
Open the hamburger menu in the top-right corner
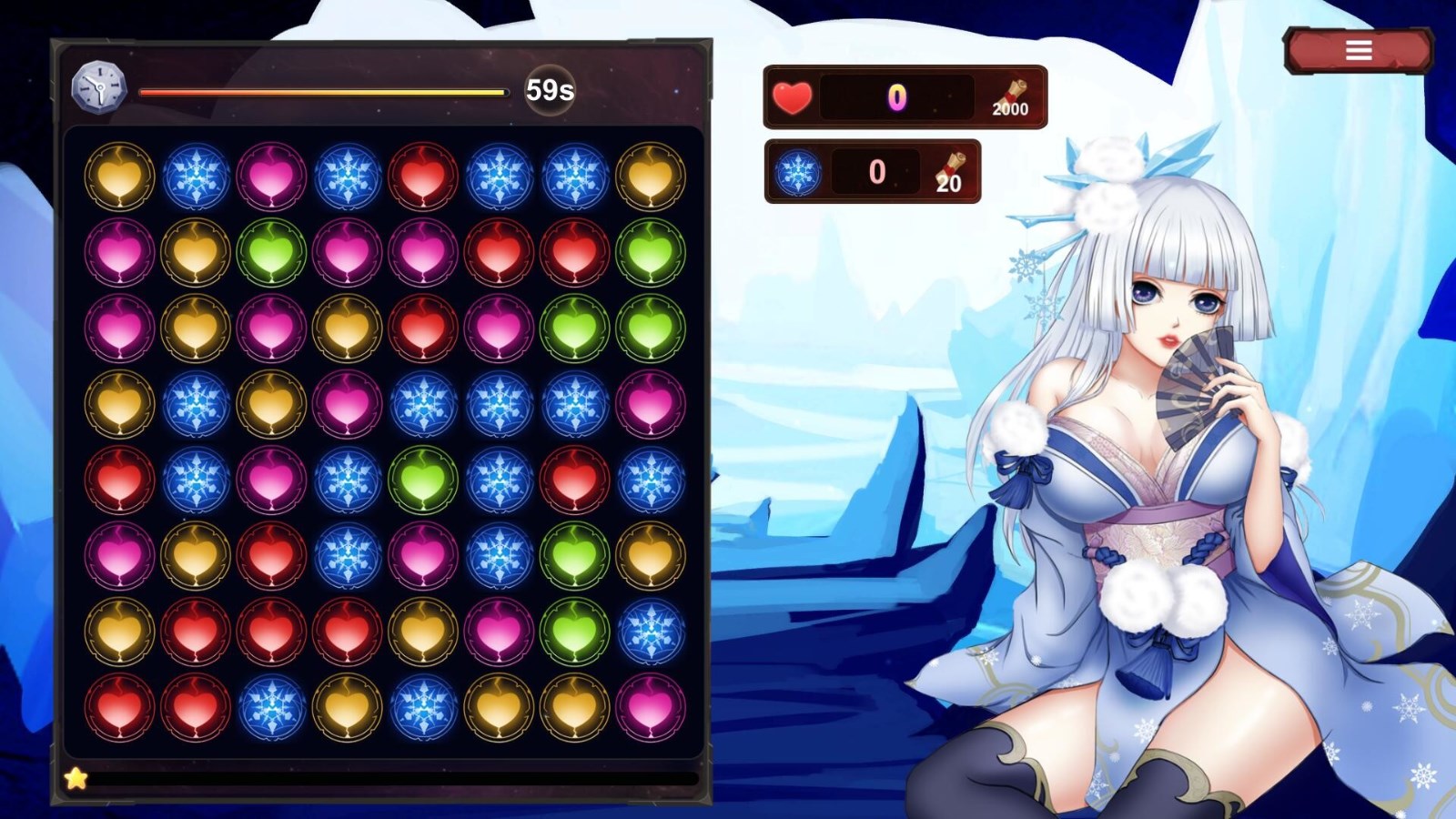click(x=1360, y=49)
